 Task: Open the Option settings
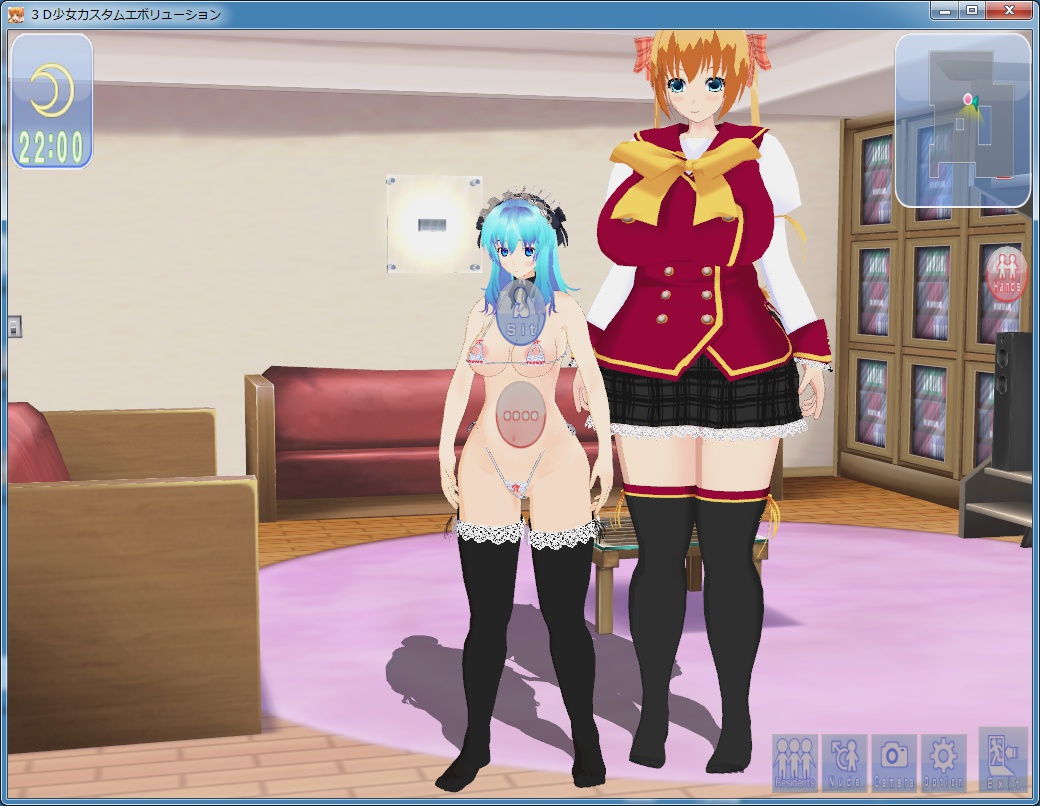pyautogui.click(x=943, y=762)
